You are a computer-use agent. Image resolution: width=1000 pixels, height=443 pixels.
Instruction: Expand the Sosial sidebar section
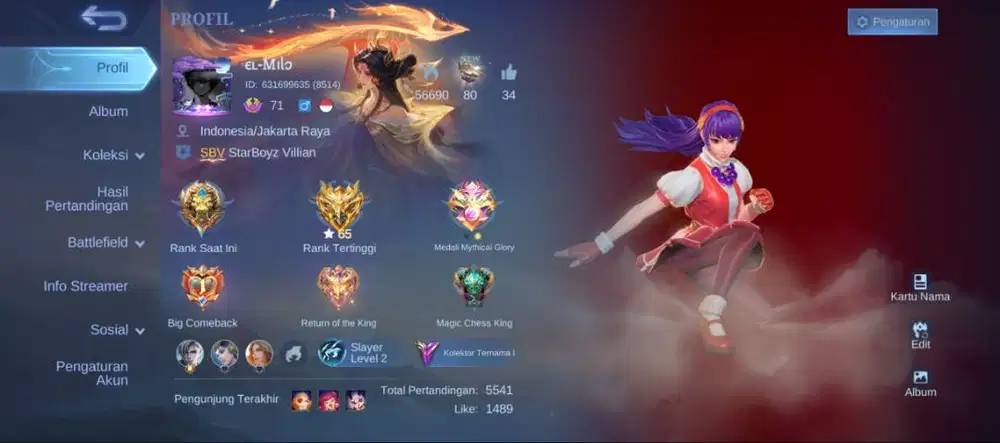click(x=117, y=329)
